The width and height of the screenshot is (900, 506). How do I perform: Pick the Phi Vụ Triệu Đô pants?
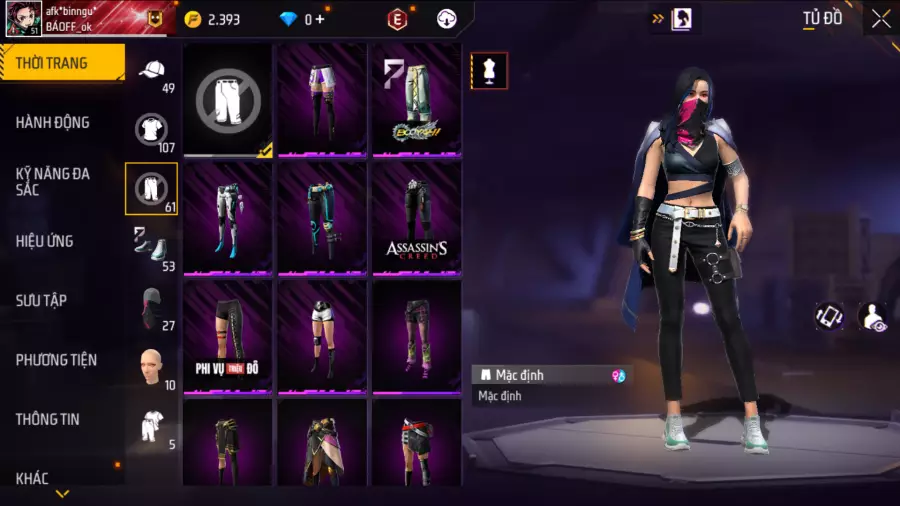[x=228, y=335]
